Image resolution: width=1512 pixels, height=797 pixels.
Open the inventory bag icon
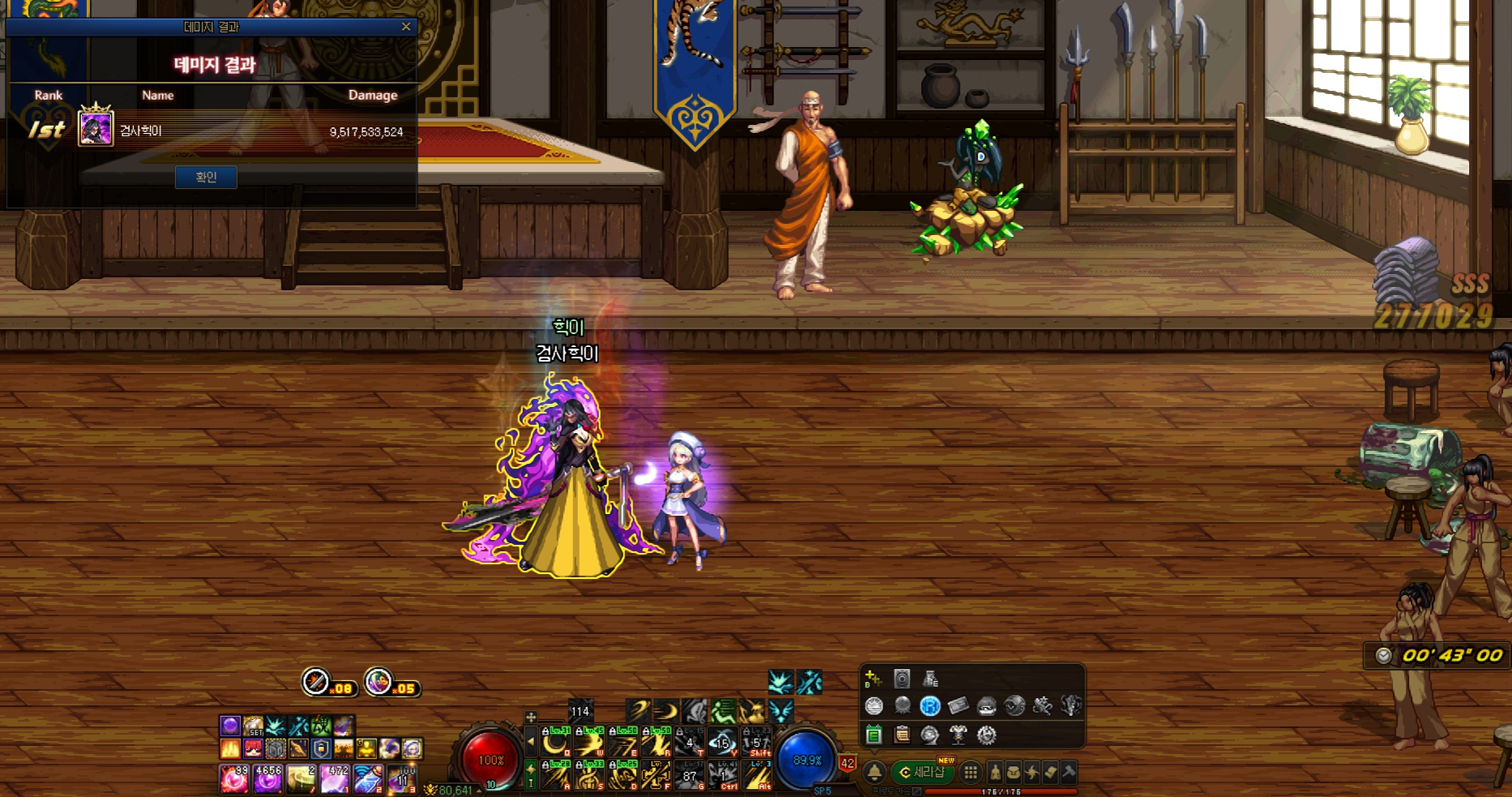pyautogui.click(x=1013, y=773)
